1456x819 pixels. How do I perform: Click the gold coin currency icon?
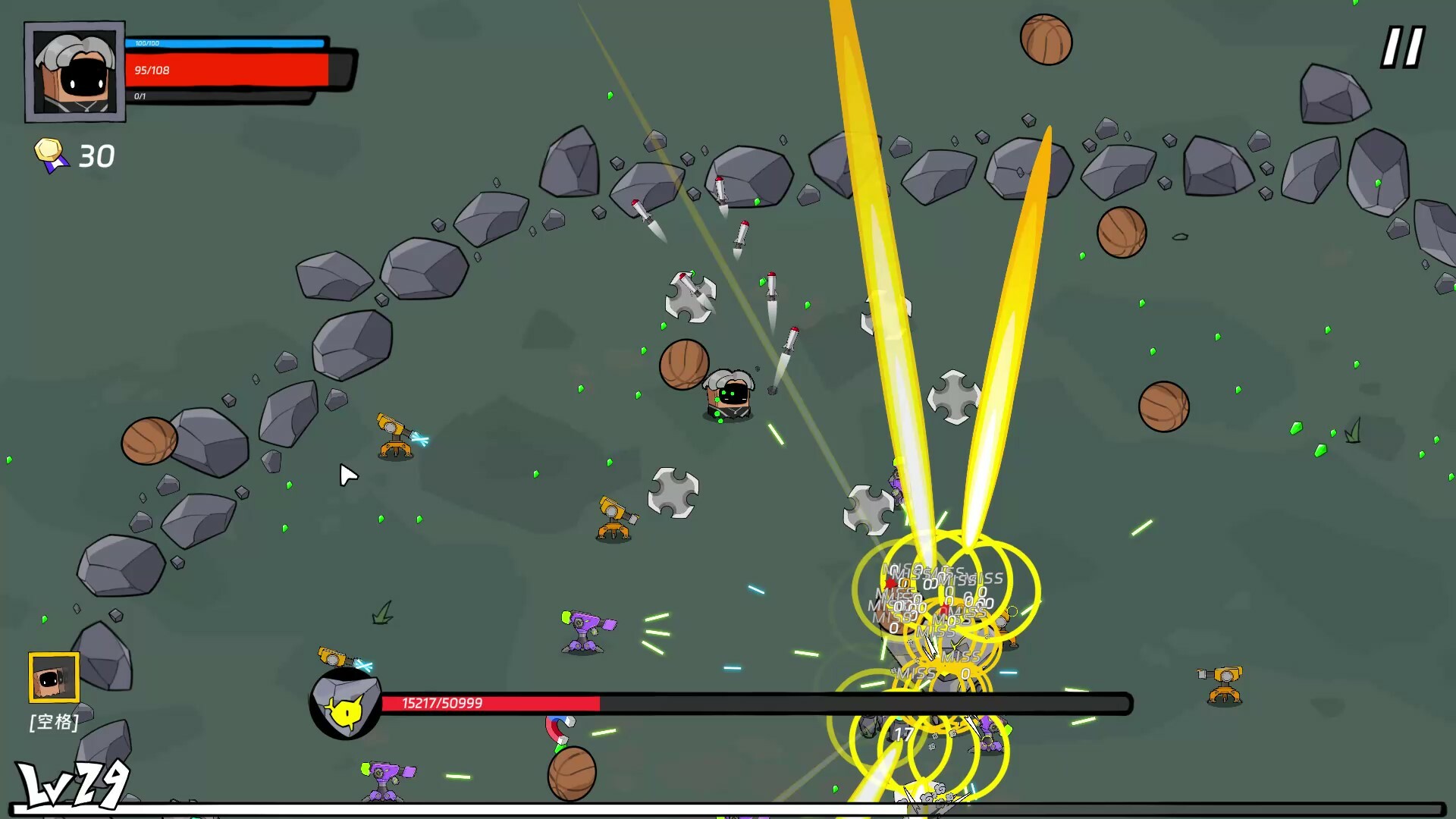tap(49, 150)
